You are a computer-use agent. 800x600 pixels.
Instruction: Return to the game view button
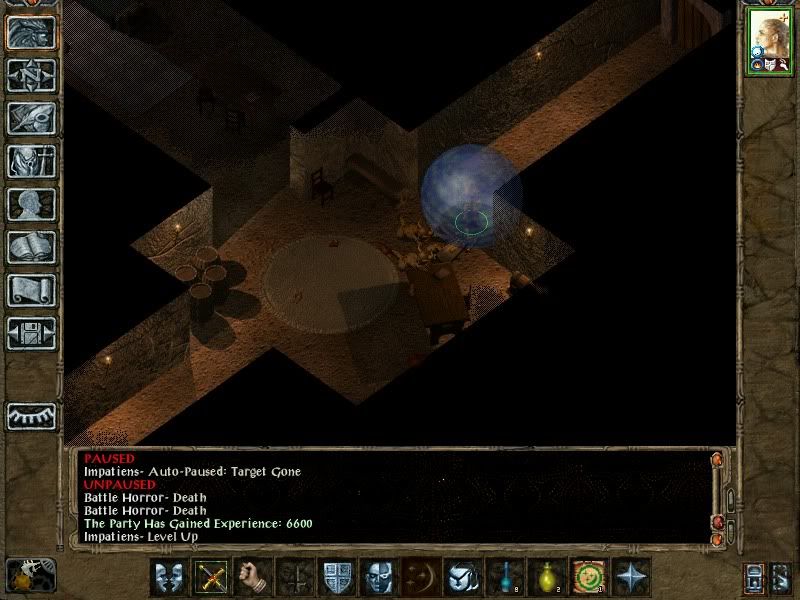31,32
